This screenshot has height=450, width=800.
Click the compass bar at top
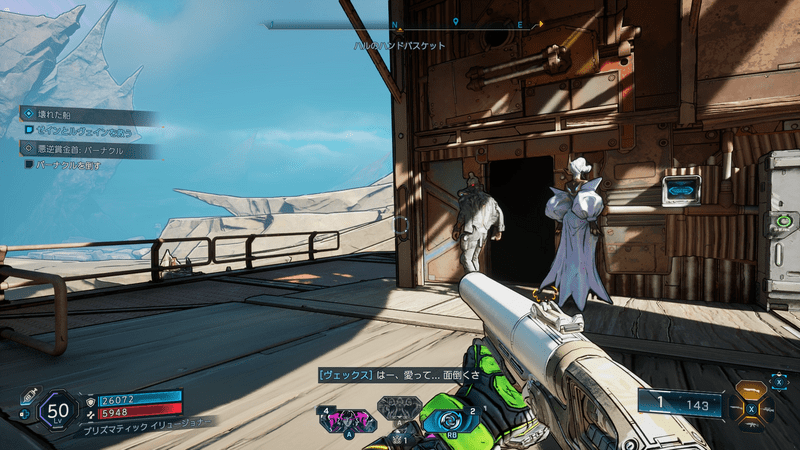click(x=404, y=24)
